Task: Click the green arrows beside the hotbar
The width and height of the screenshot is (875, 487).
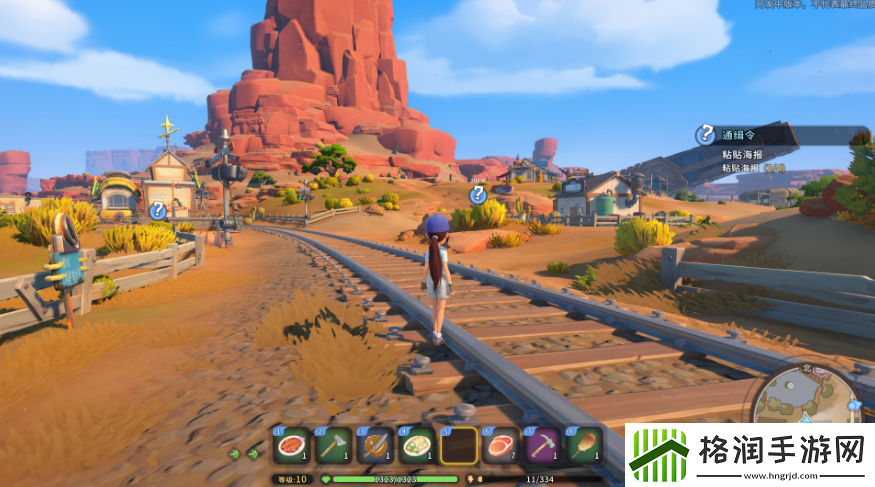Action: pos(243,453)
